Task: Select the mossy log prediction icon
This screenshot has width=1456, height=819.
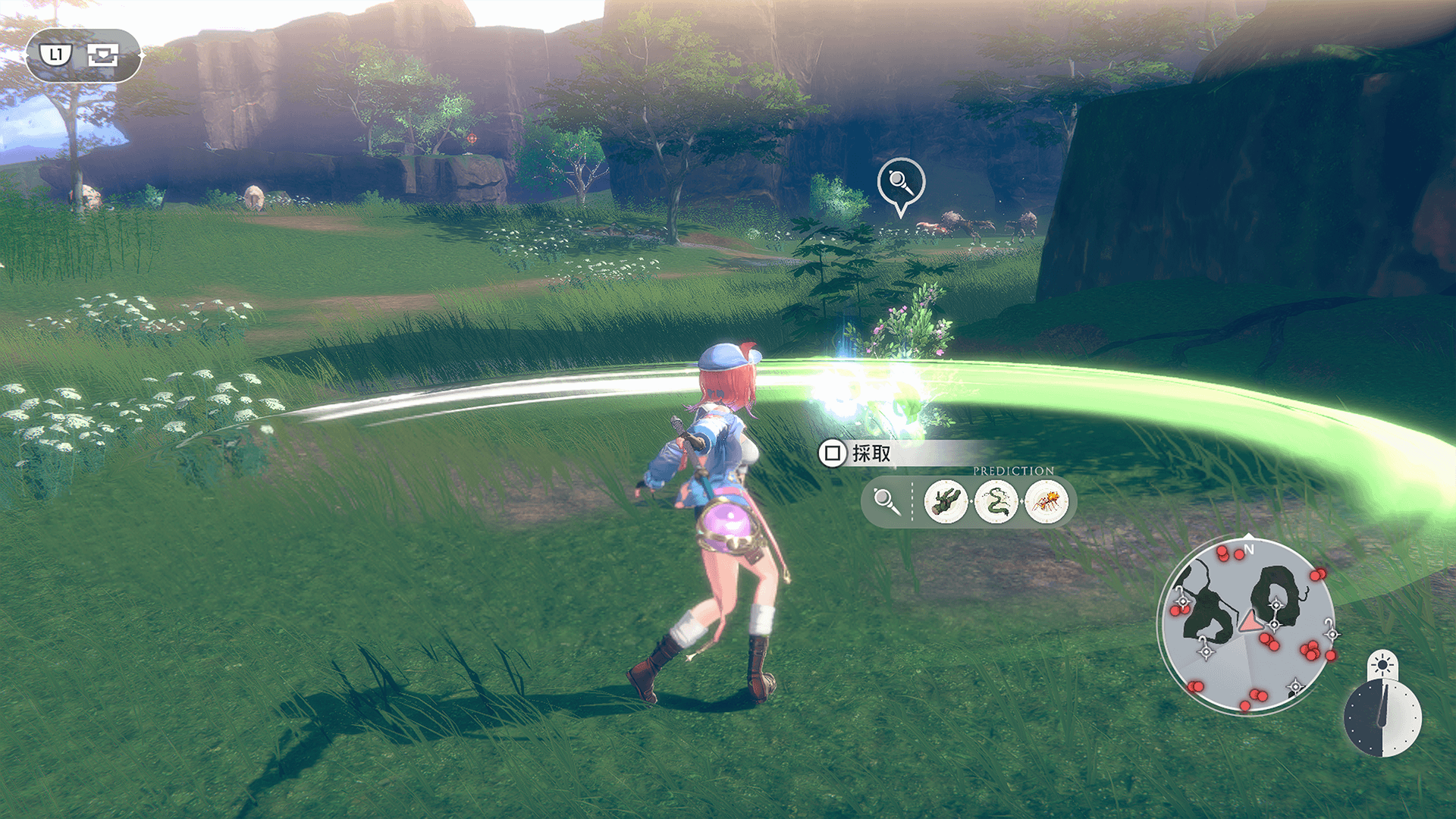Action: pos(946,501)
